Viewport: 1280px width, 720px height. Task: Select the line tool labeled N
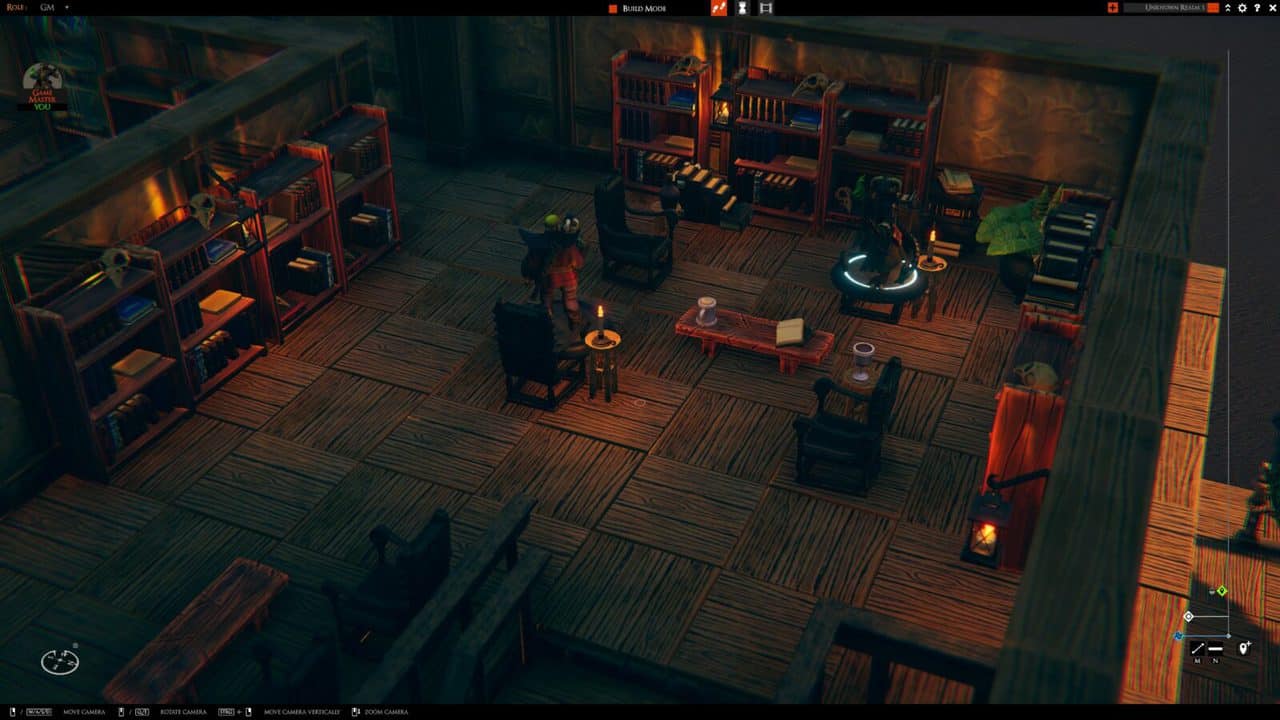(x=1216, y=648)
